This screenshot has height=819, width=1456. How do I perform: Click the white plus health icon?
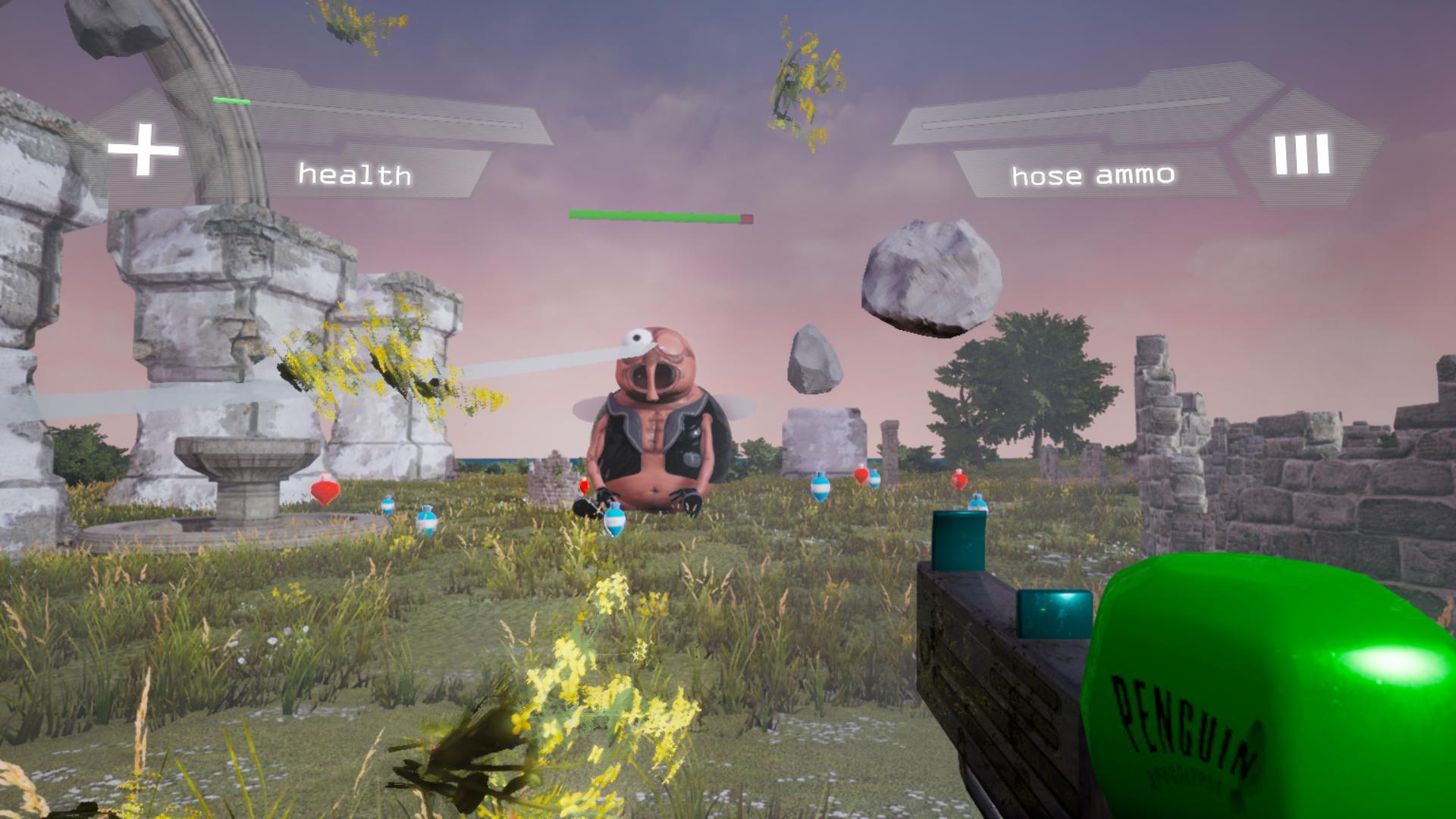144,148
